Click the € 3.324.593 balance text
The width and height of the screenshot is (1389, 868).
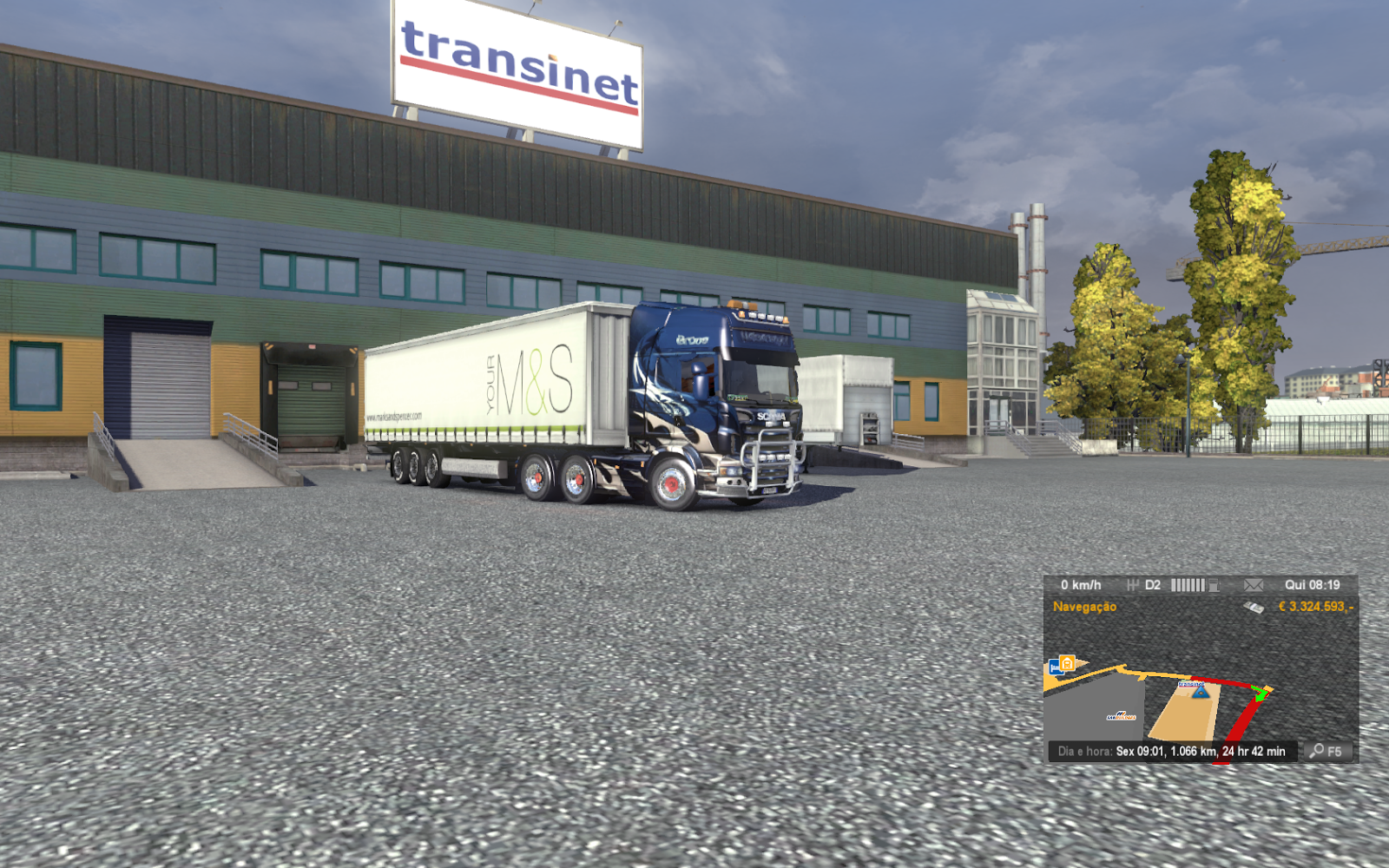1316,607
